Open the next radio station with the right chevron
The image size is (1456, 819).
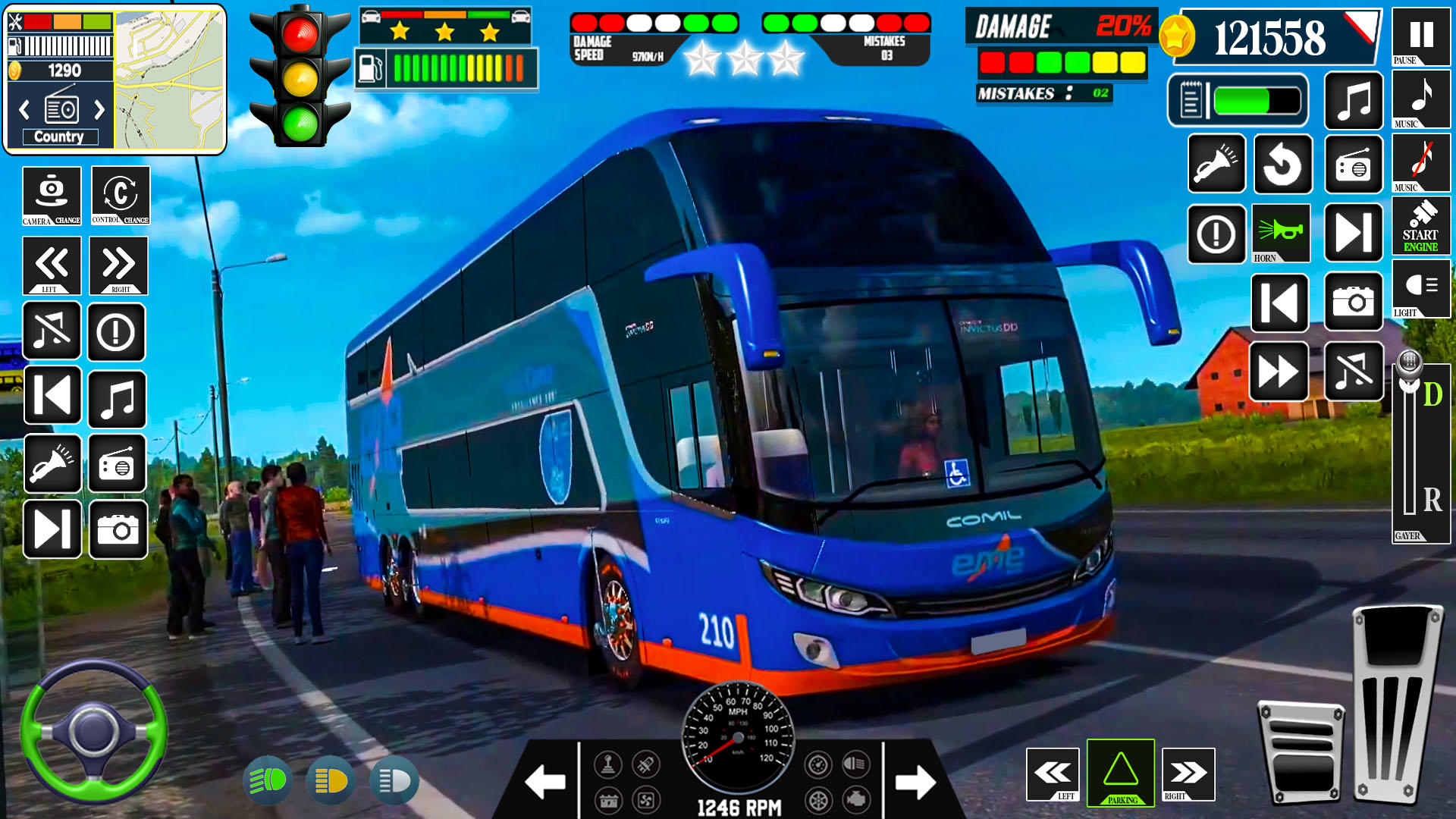point(99,111)
